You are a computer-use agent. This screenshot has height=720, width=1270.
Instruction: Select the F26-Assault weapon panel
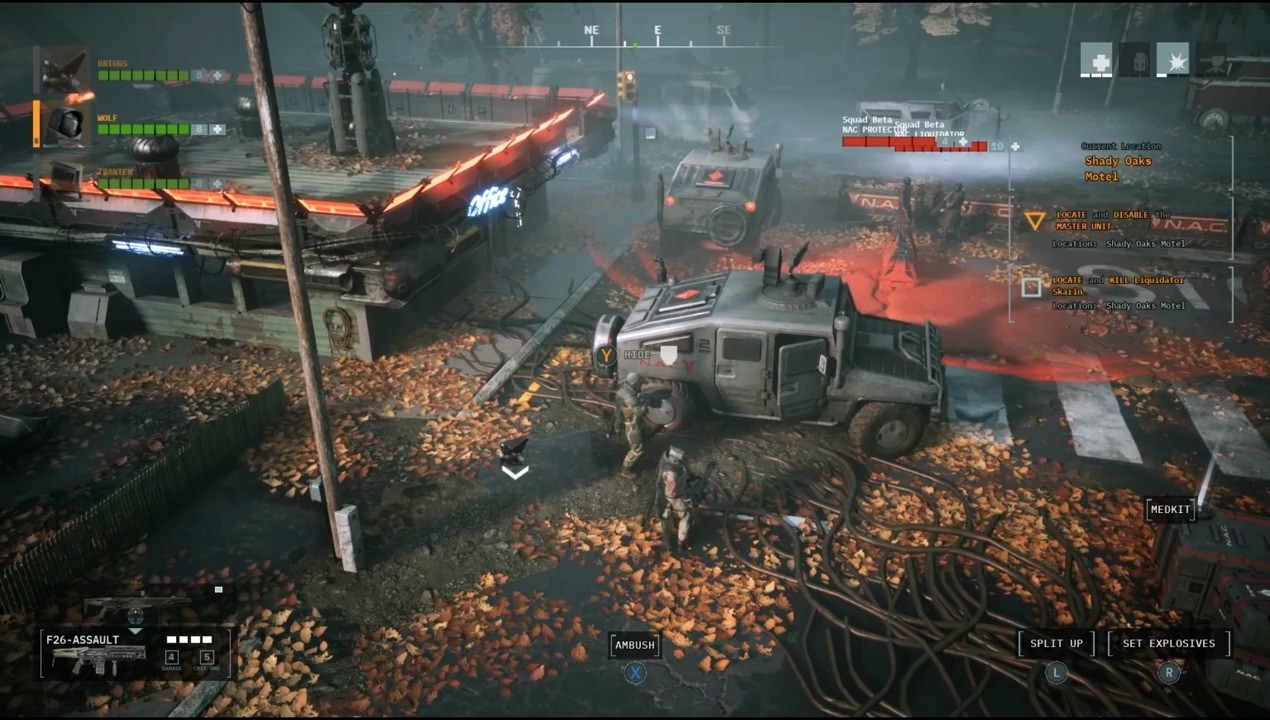click(x=136, y=653)
